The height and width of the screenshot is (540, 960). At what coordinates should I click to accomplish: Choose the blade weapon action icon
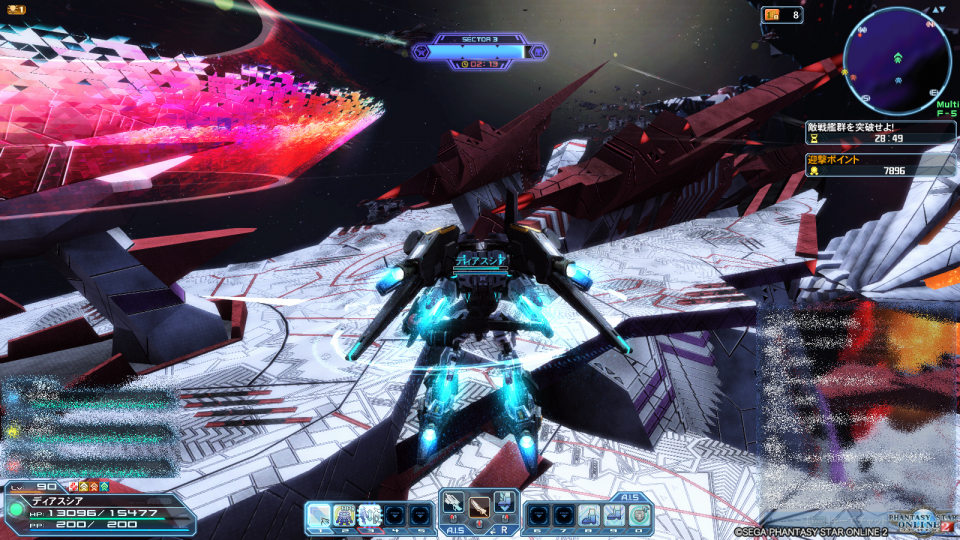479,507
